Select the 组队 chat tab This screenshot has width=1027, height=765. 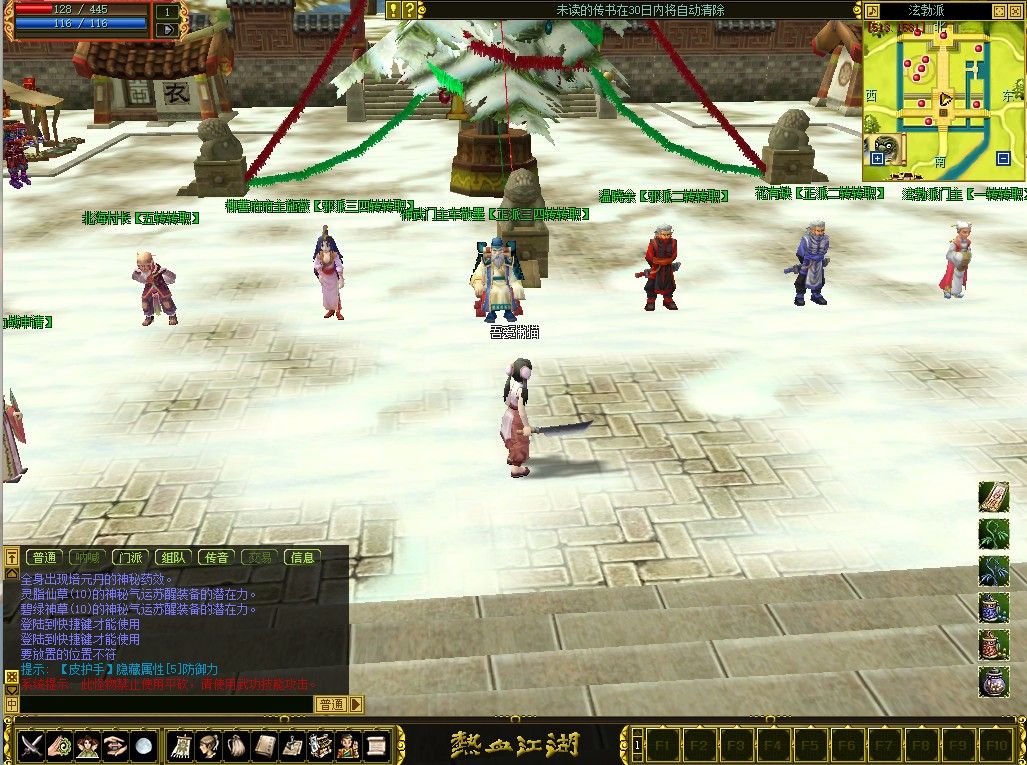click(173, 557)
